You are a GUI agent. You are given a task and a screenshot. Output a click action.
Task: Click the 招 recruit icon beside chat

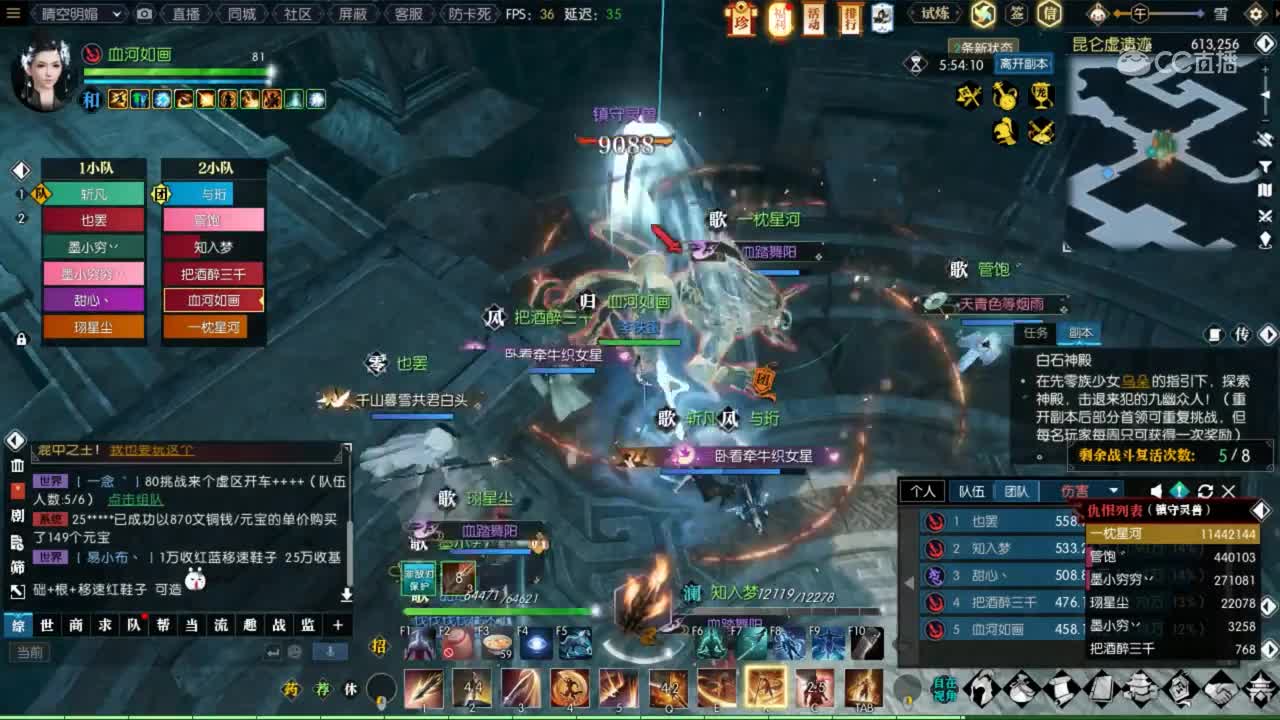[x=380, y=644]
